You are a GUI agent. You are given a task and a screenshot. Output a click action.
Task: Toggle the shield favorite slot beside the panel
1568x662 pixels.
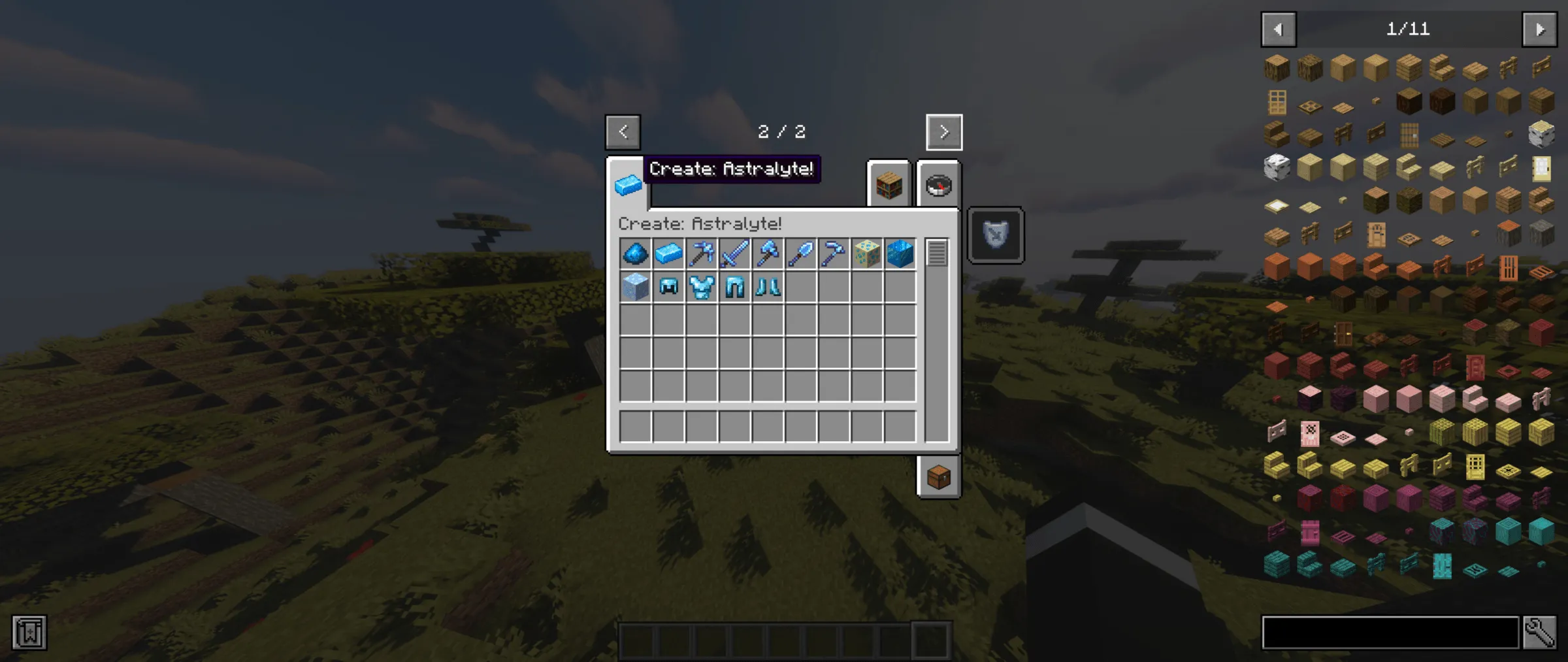(994, 235)
